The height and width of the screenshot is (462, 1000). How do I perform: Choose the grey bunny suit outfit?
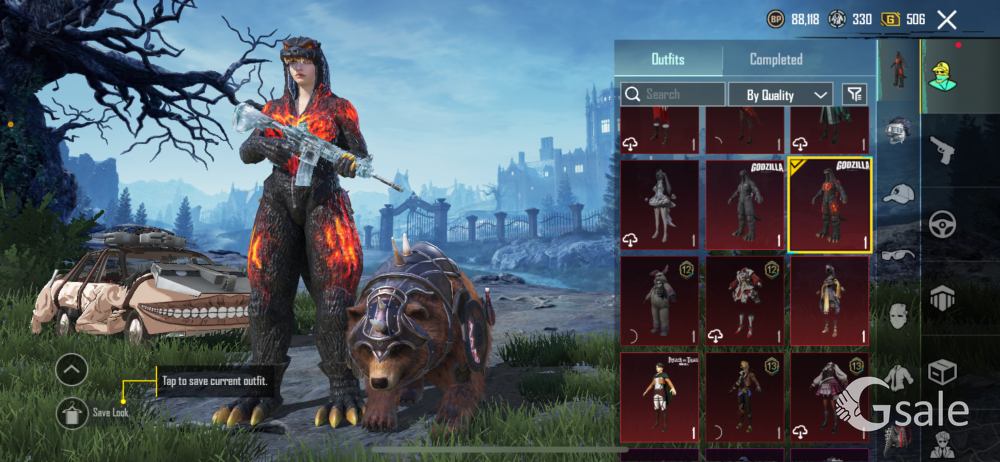coord(659,301)
